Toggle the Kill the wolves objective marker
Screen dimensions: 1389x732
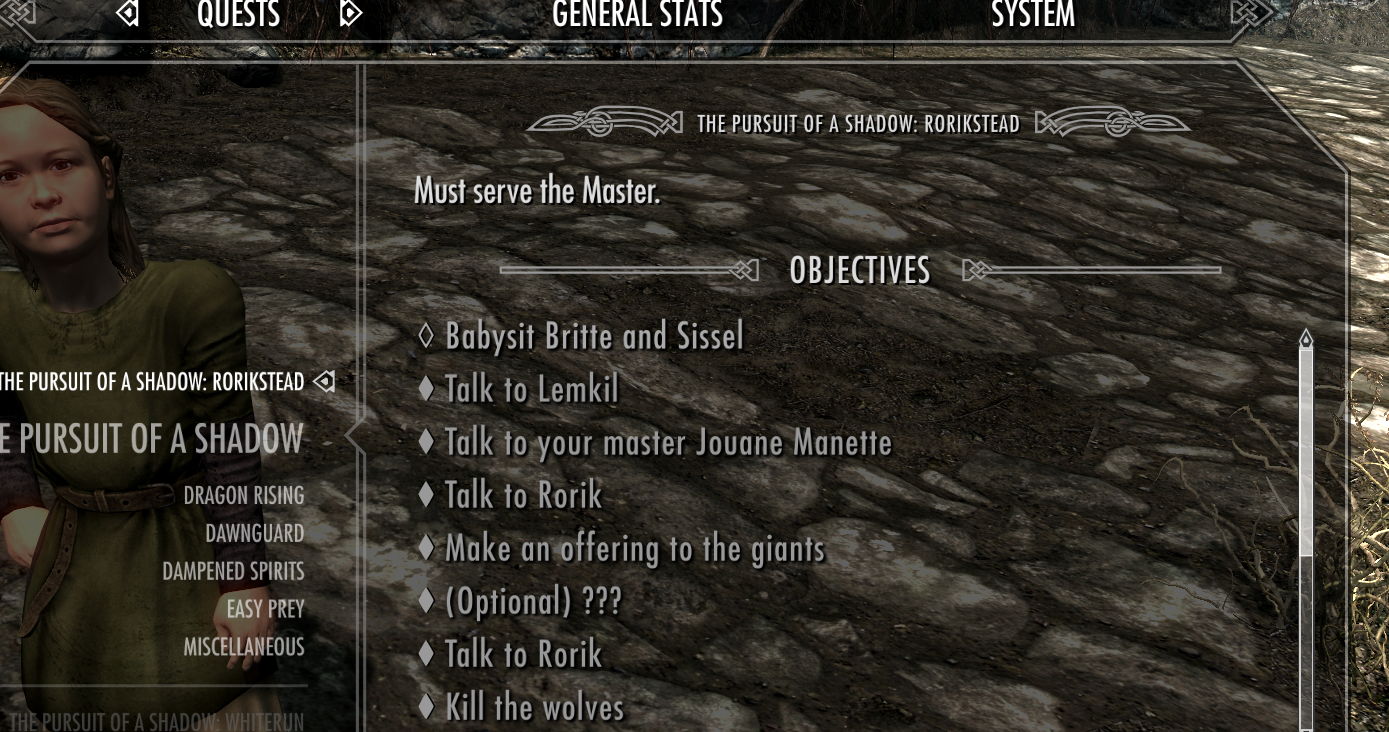coord(427,706)
